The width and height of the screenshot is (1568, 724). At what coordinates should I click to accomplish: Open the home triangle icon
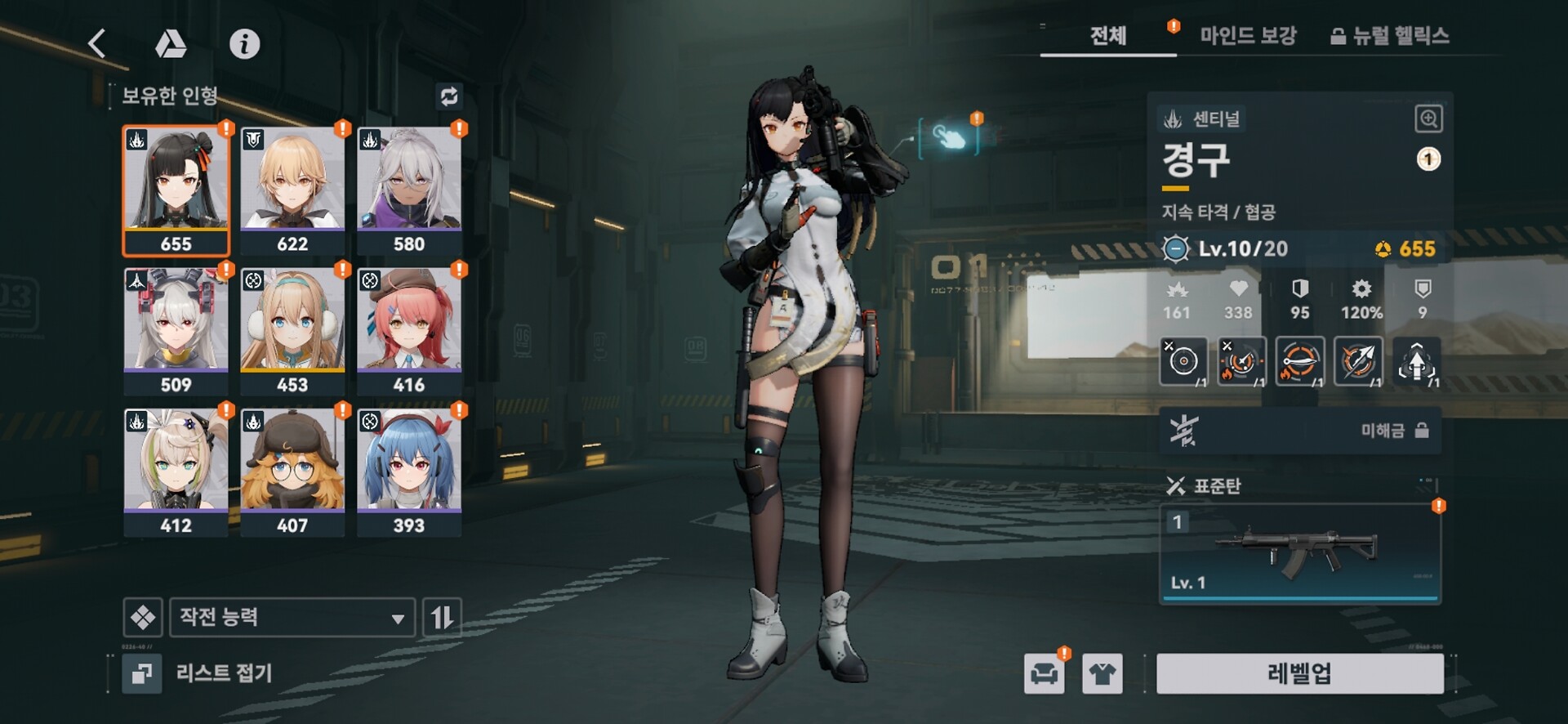click(x=171, y=44)
